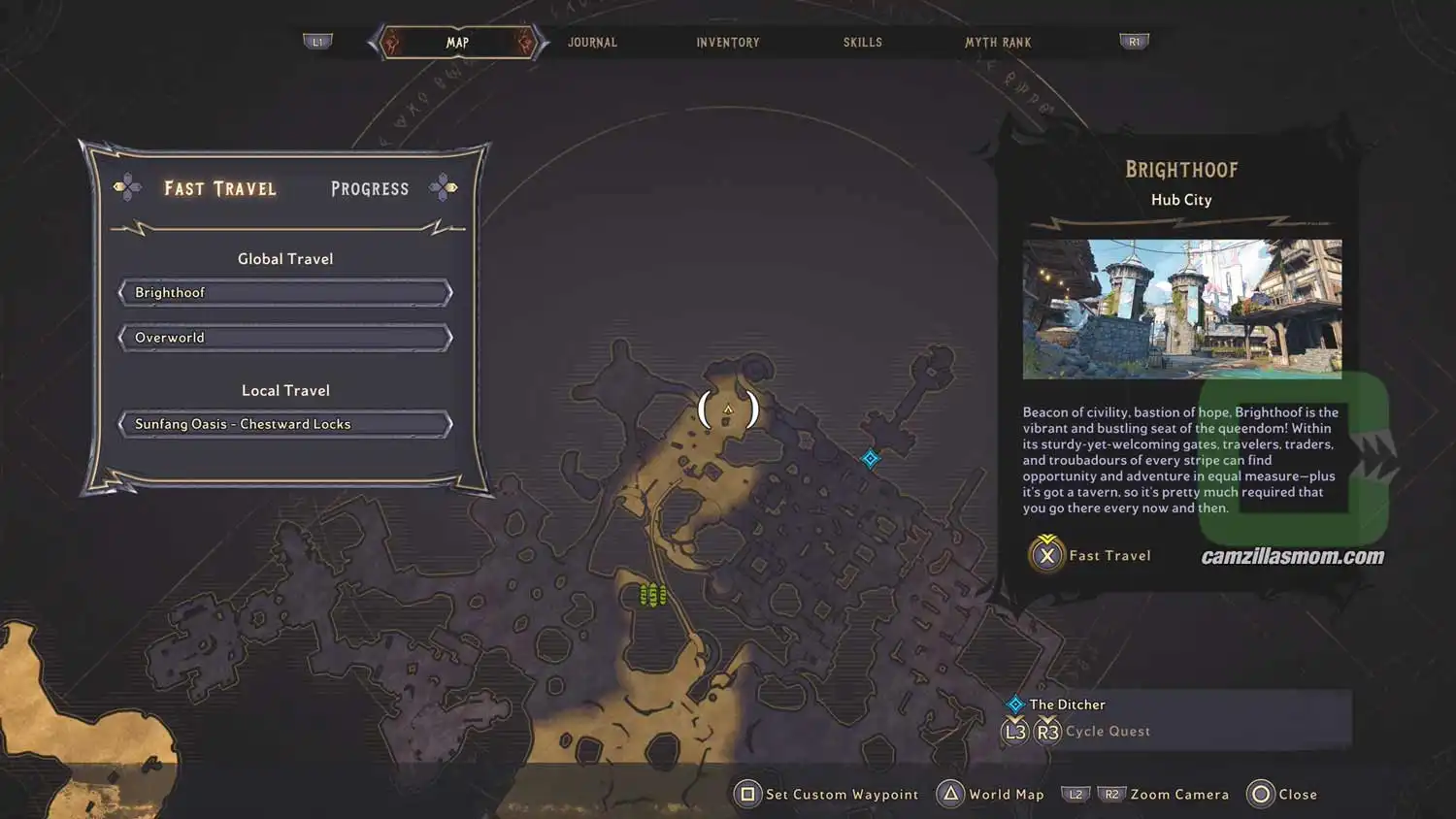
Task: Switch to the Map tab
Action: coord(457,43)
